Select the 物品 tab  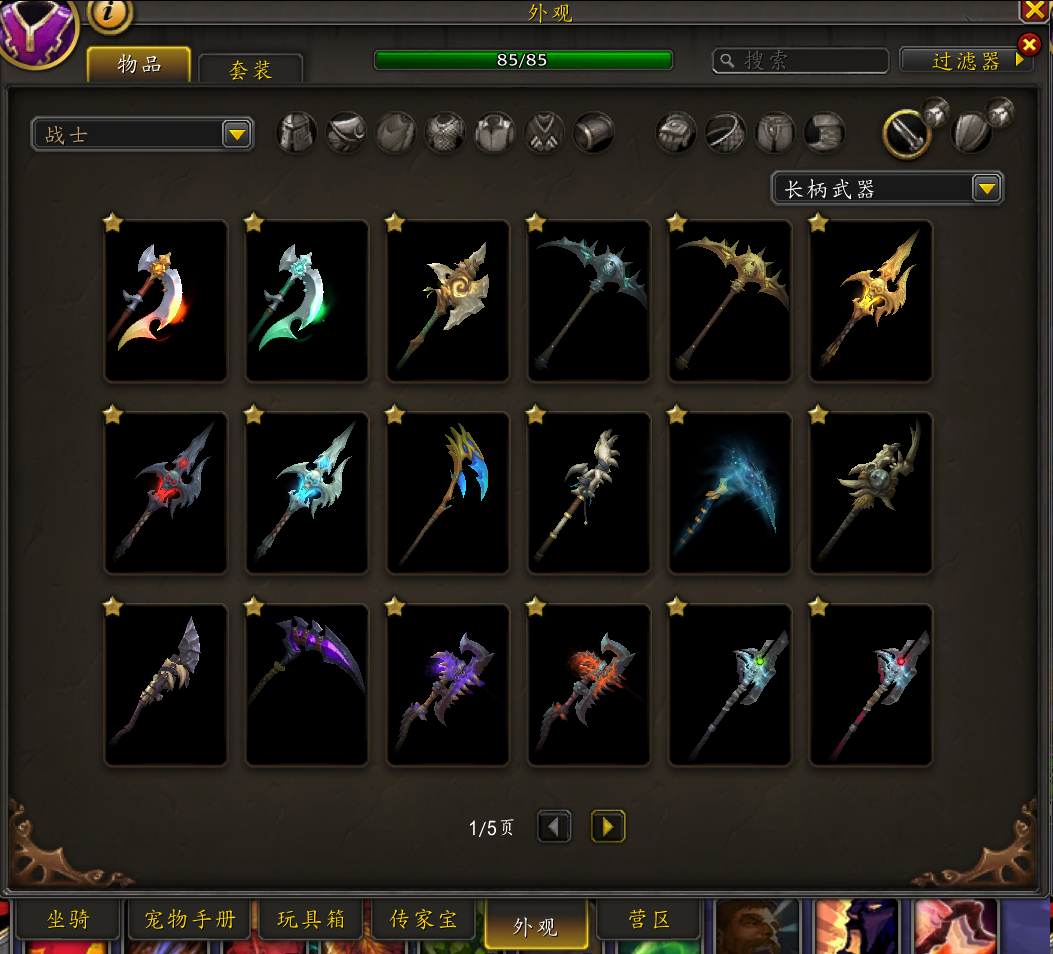[139, 65]
